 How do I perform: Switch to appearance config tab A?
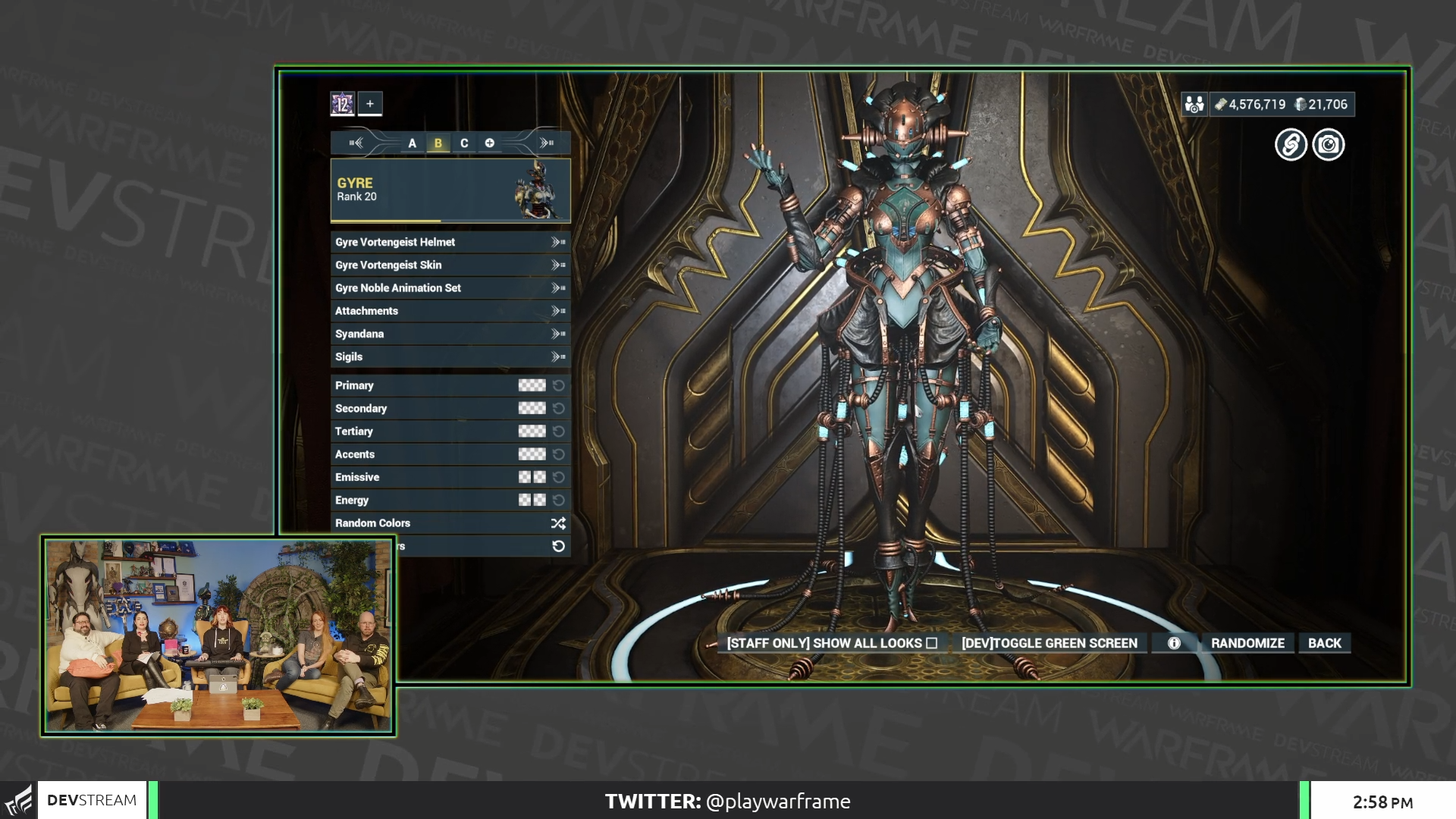(412, 143)
